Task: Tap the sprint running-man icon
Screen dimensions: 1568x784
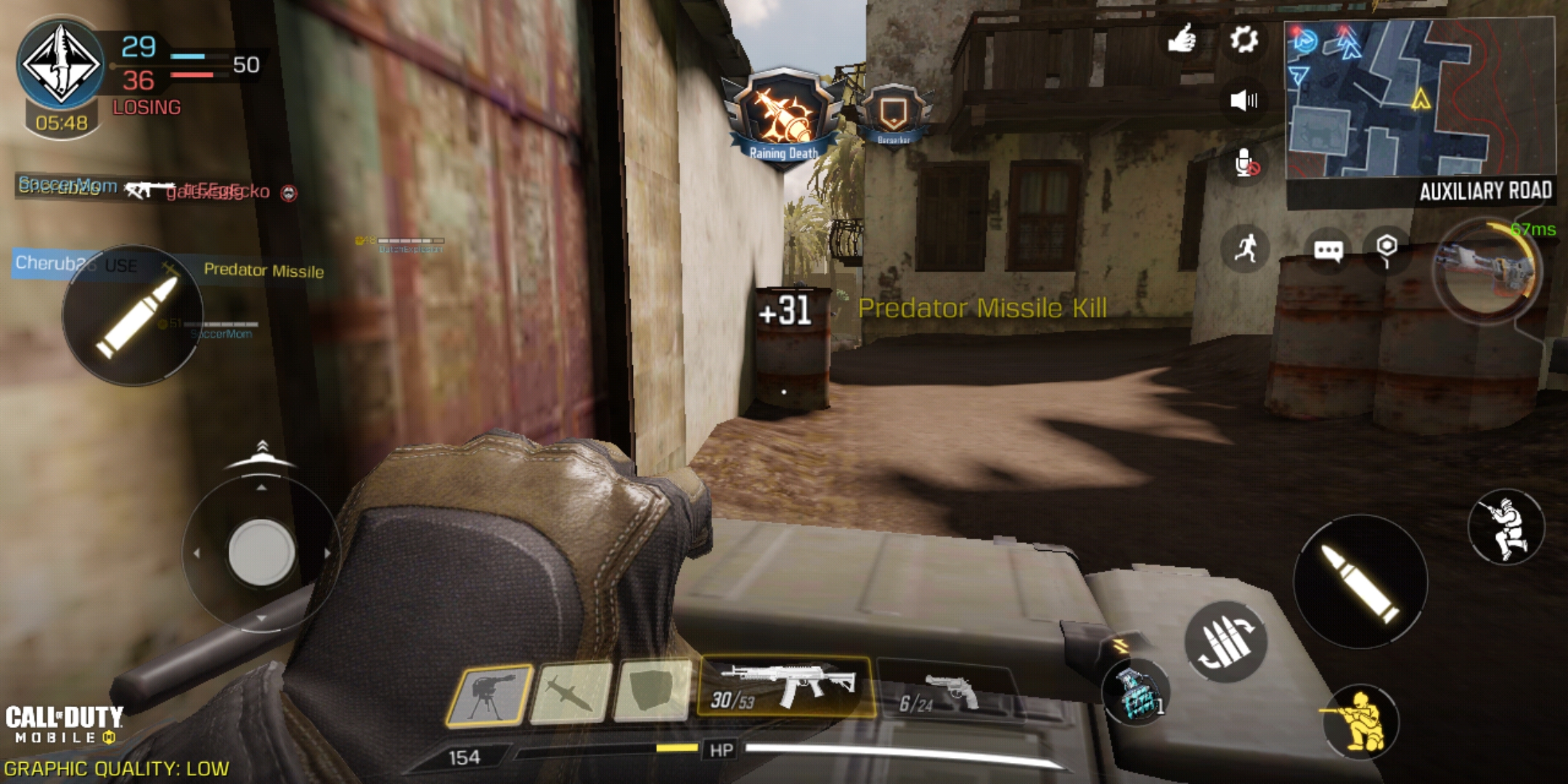Action: [1246, 248]
